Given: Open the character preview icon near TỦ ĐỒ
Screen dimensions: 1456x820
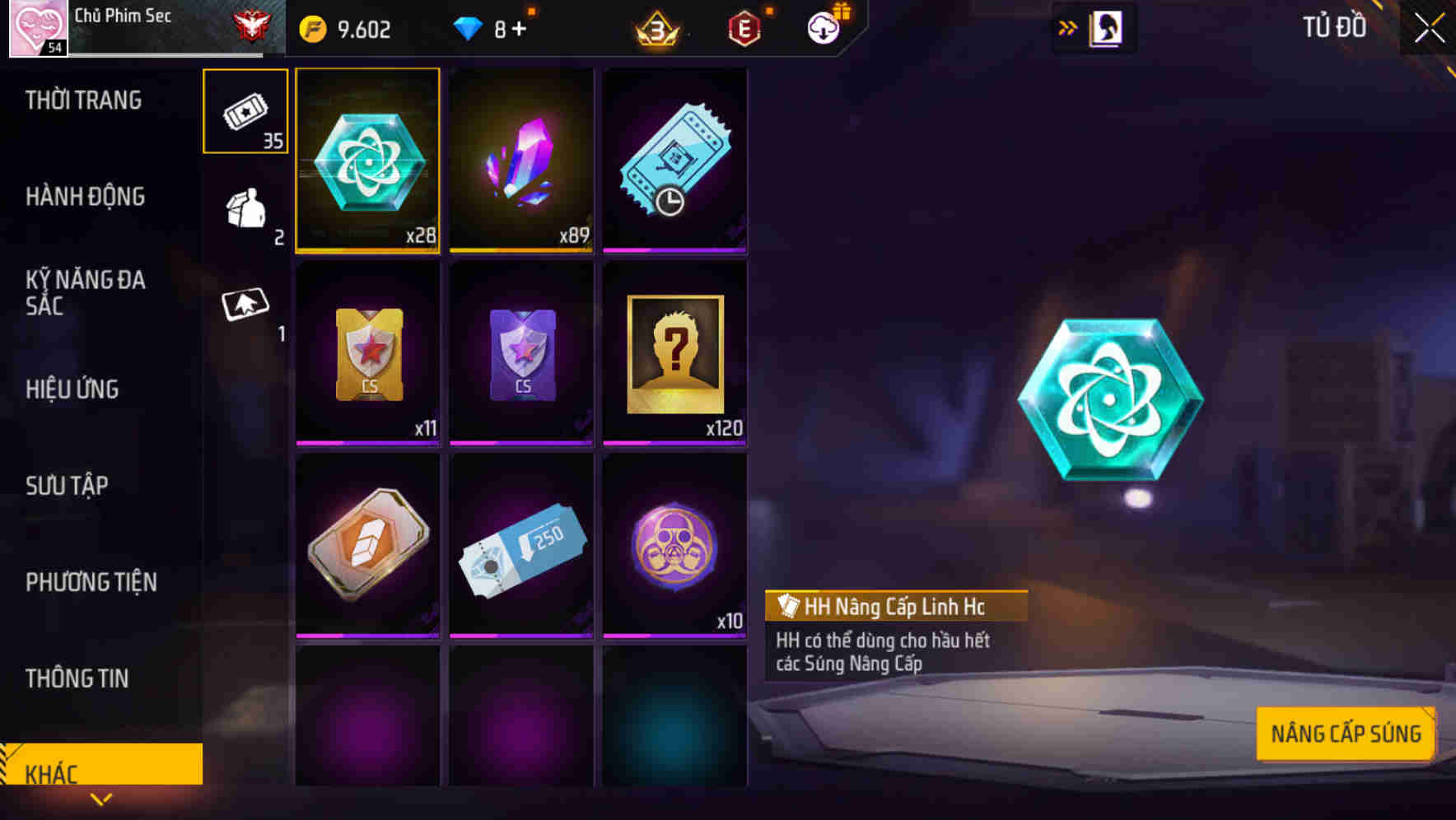Looking at the screenshot, I should coord(1107,26).
